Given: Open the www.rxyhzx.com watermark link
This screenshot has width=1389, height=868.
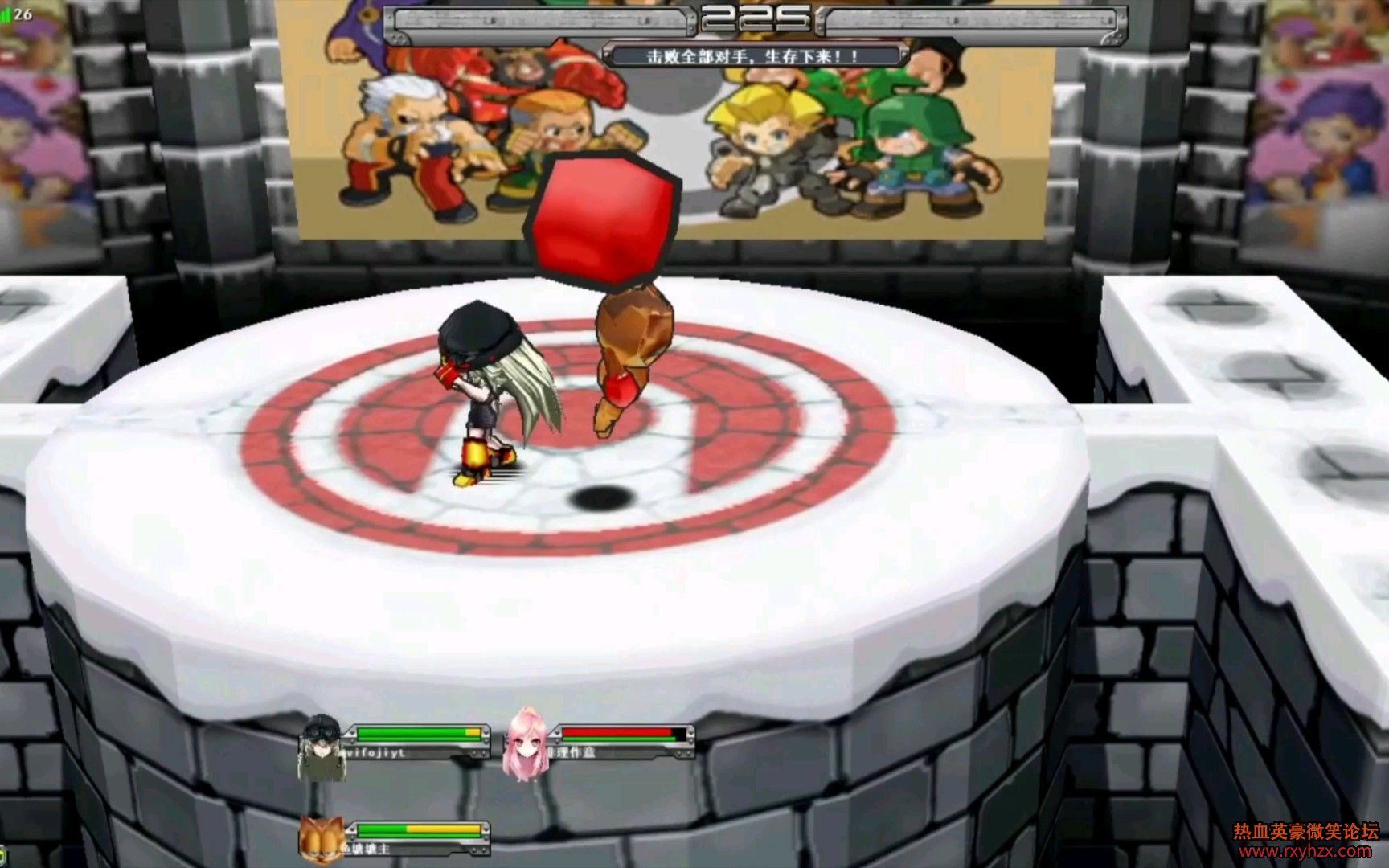Looking at the screenshot, I should [x=1305, y=851].
